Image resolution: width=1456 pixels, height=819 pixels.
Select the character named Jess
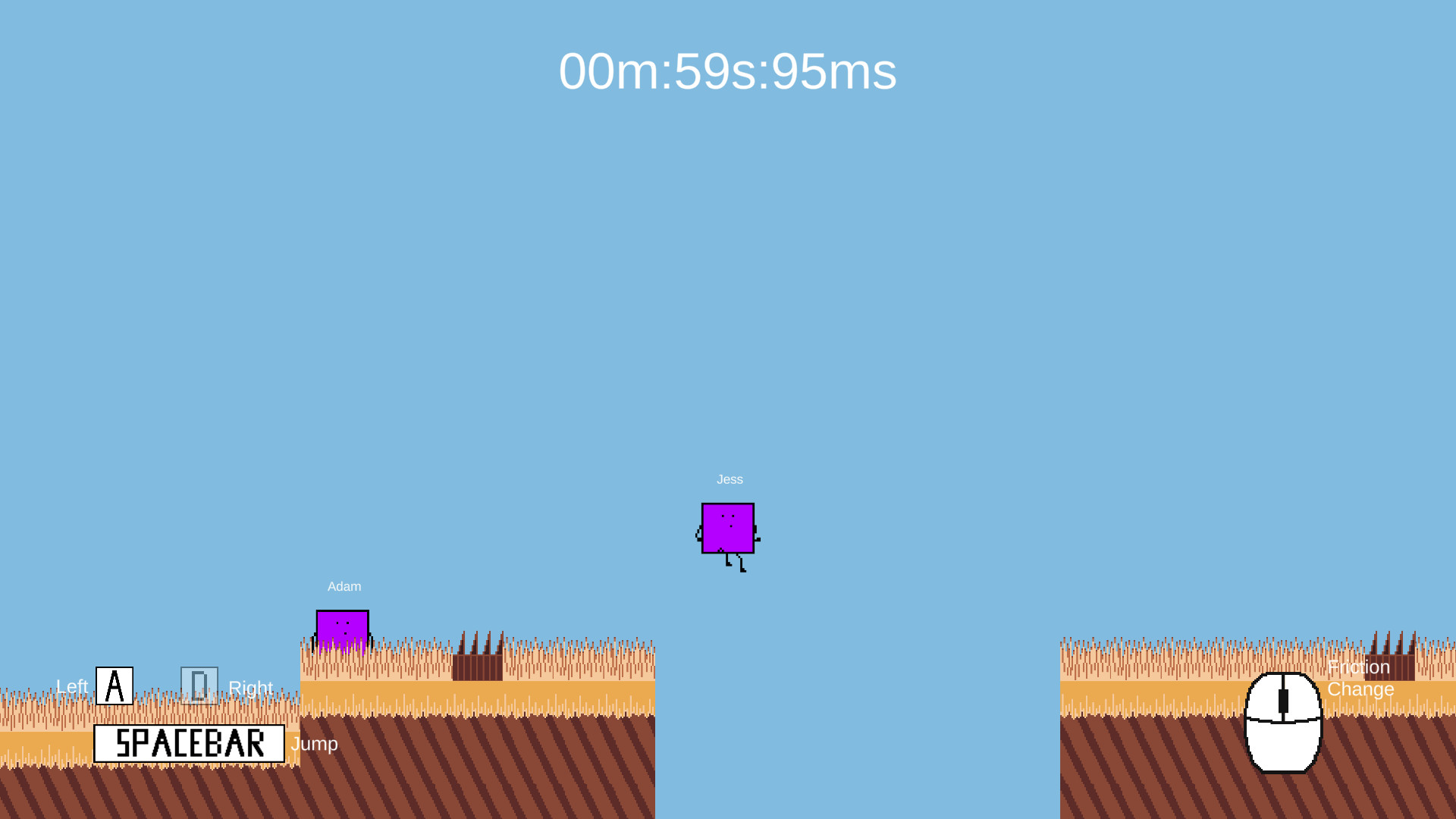[727, 529]
